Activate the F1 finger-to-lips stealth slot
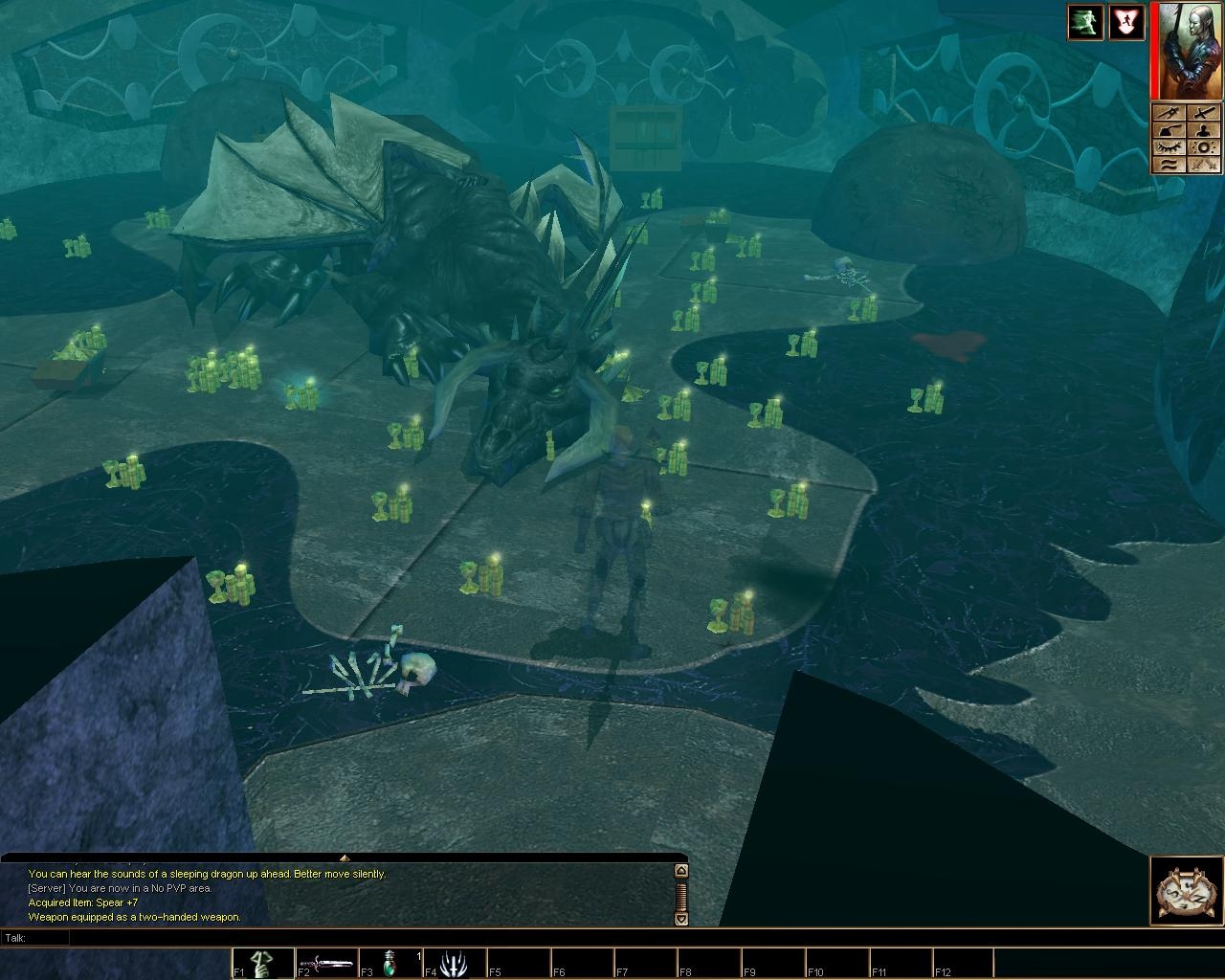The width and height of the screenshot is (1225, 980). click(263, 964)
